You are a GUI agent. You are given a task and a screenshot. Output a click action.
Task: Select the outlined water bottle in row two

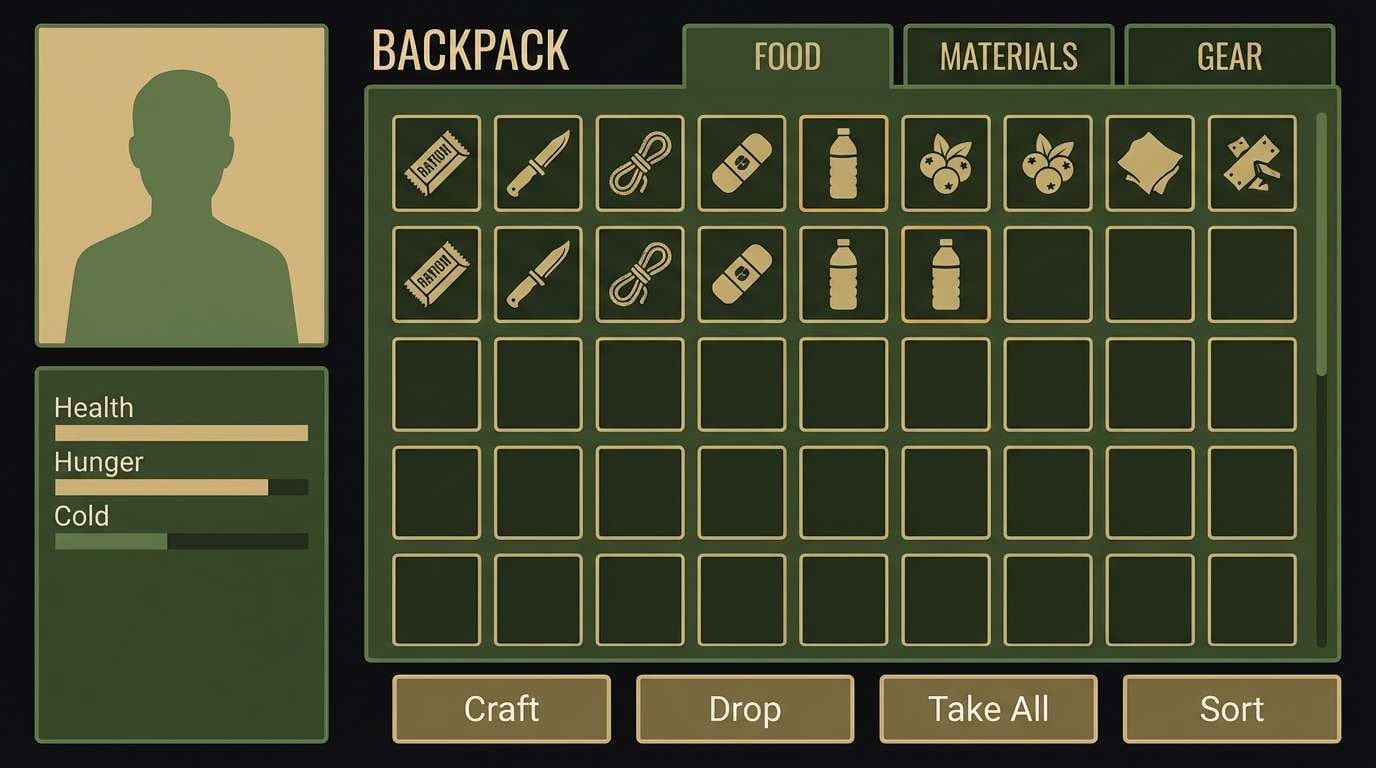coord(946,274)
